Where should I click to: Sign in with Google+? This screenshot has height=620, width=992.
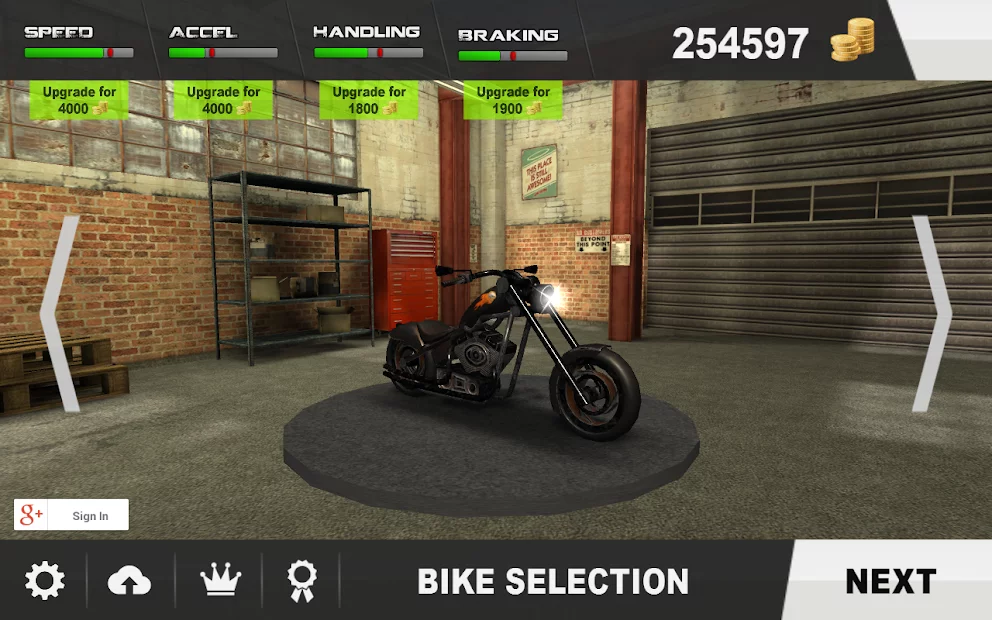72,515
